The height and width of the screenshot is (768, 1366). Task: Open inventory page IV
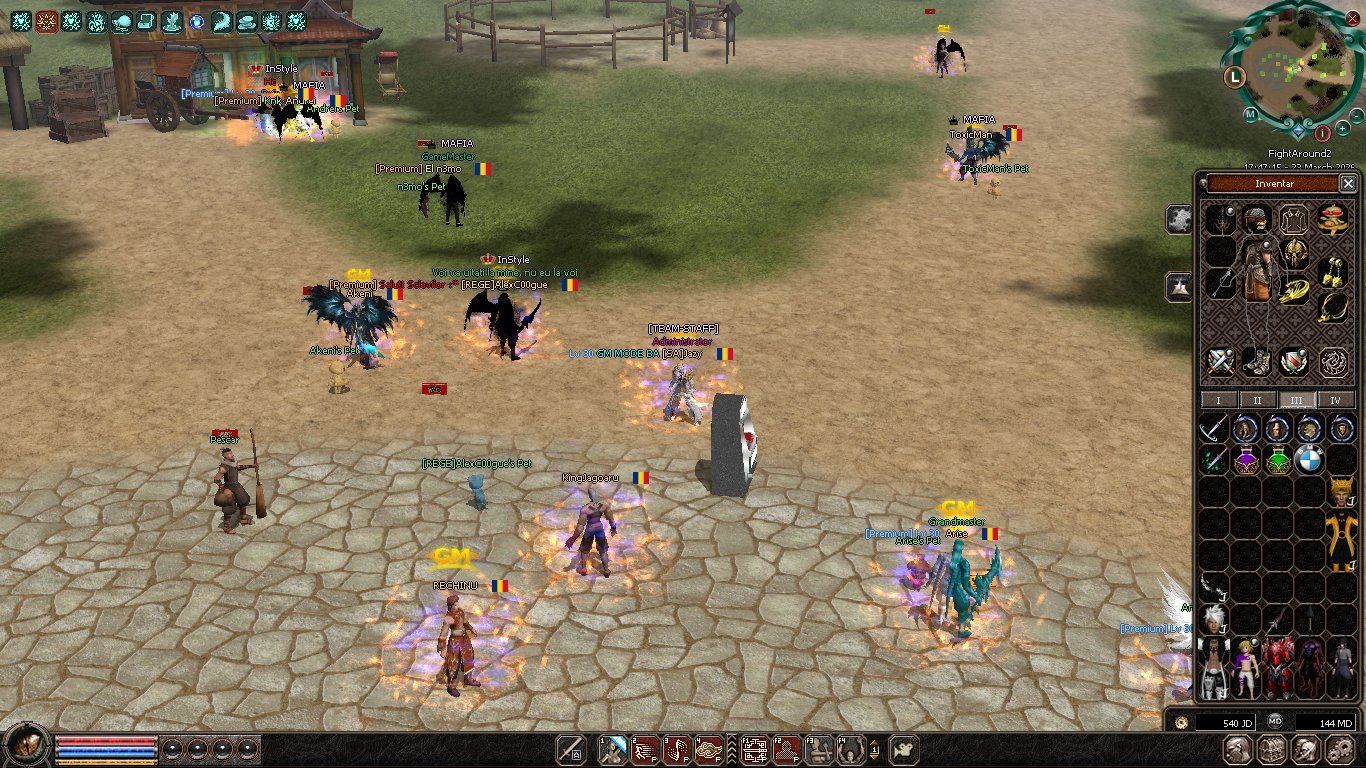(1336, 400)
